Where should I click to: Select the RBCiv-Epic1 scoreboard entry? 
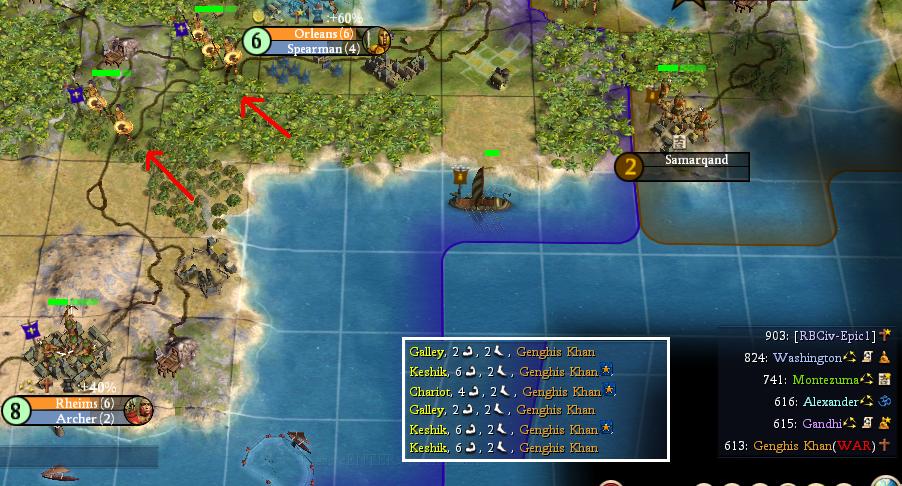pyautogui.click(x=834, y=335)
